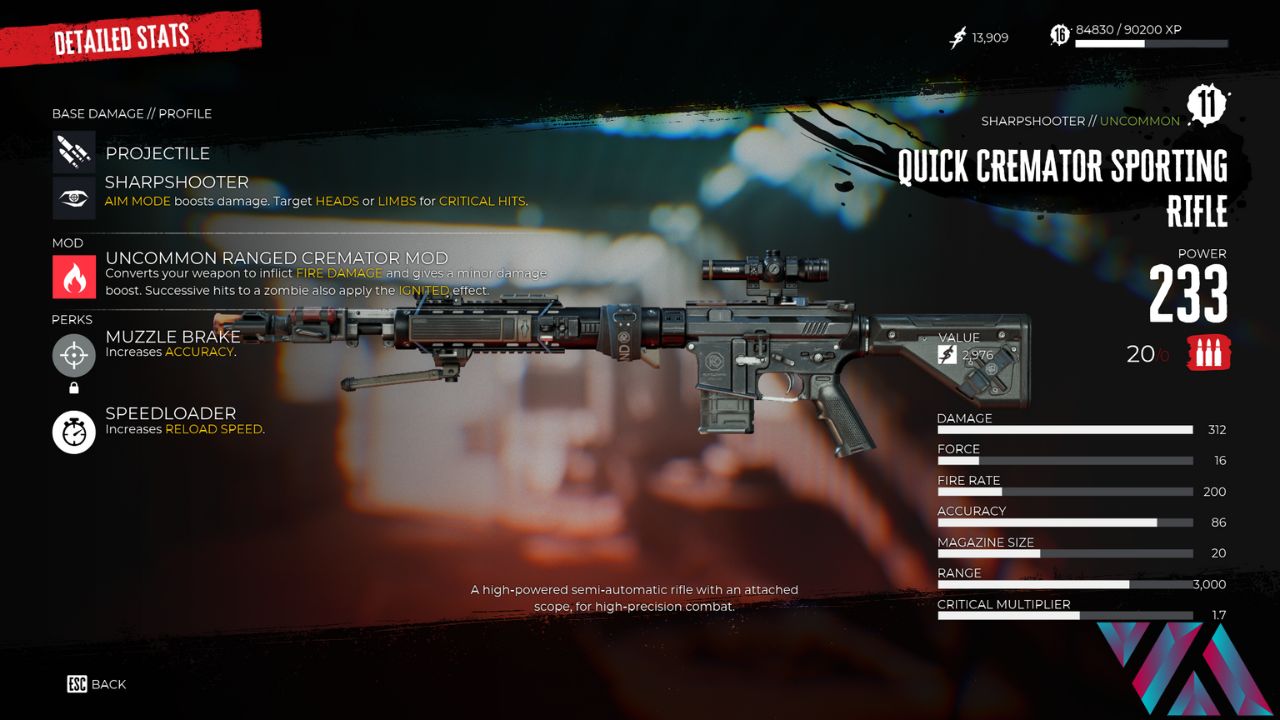The height and width of the screenshot is (720, 1280).
Task: Choose the Muzzle Brake perk icon
Action: point(74,355)
